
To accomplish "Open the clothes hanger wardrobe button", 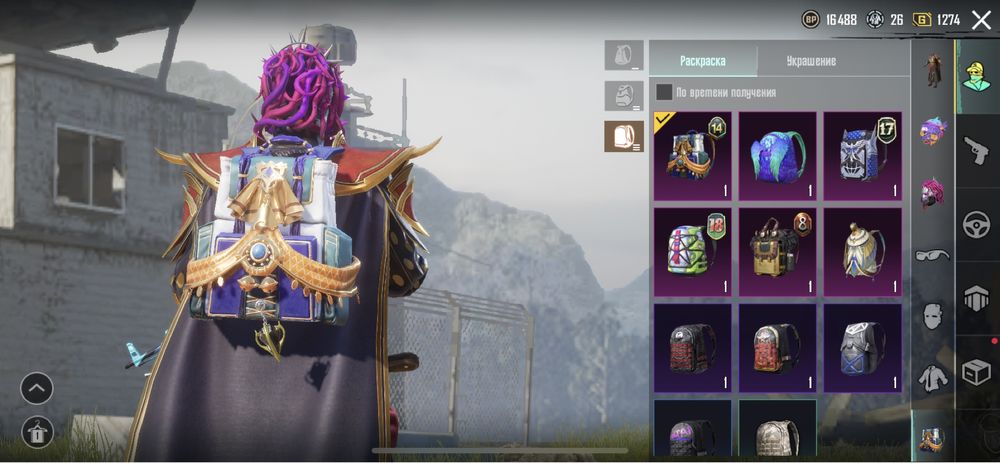I will tap(37, 432).
